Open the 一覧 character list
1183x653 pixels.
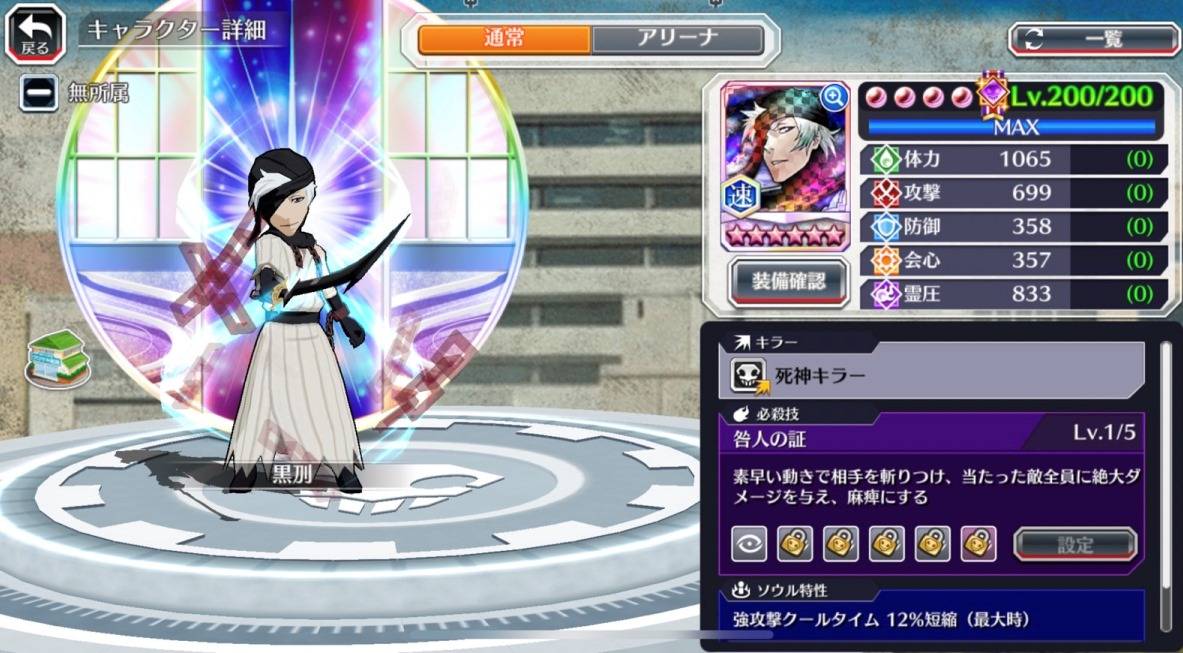[1094, 39]
